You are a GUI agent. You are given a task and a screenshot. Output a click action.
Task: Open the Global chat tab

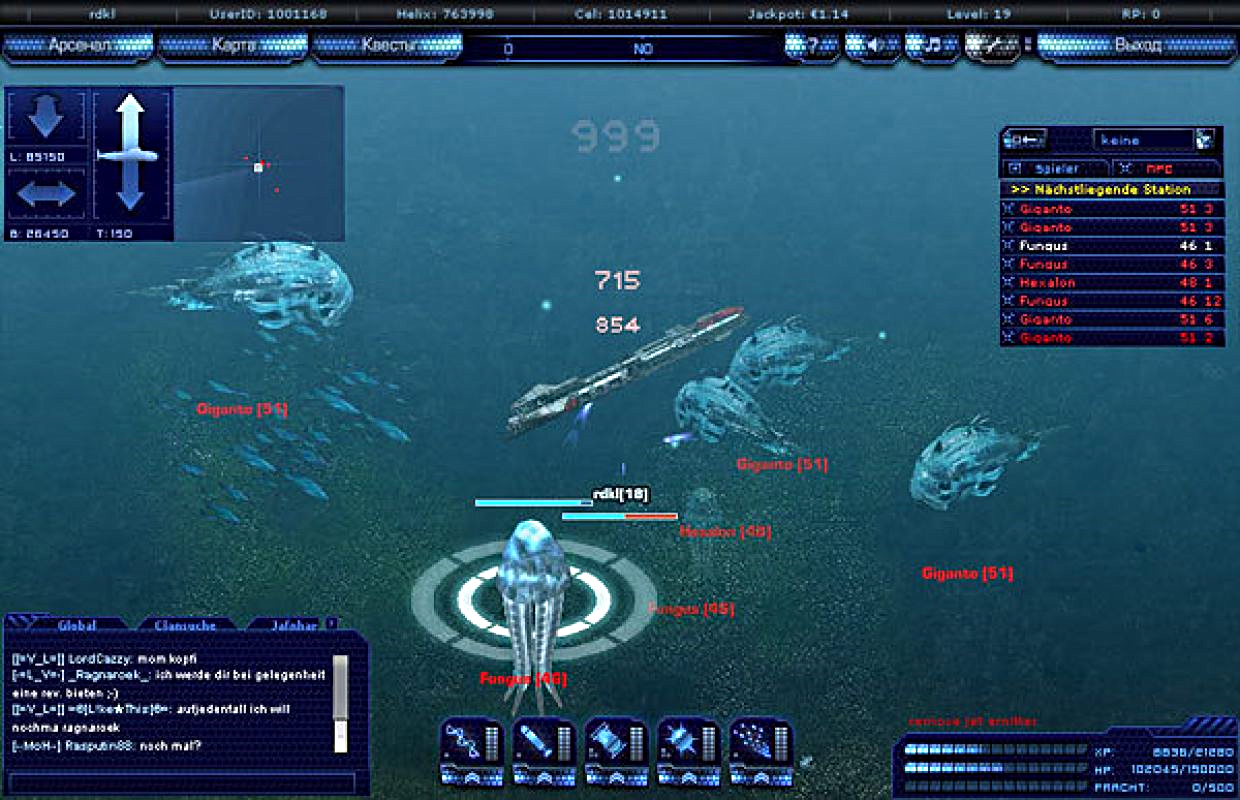(77, 625)
